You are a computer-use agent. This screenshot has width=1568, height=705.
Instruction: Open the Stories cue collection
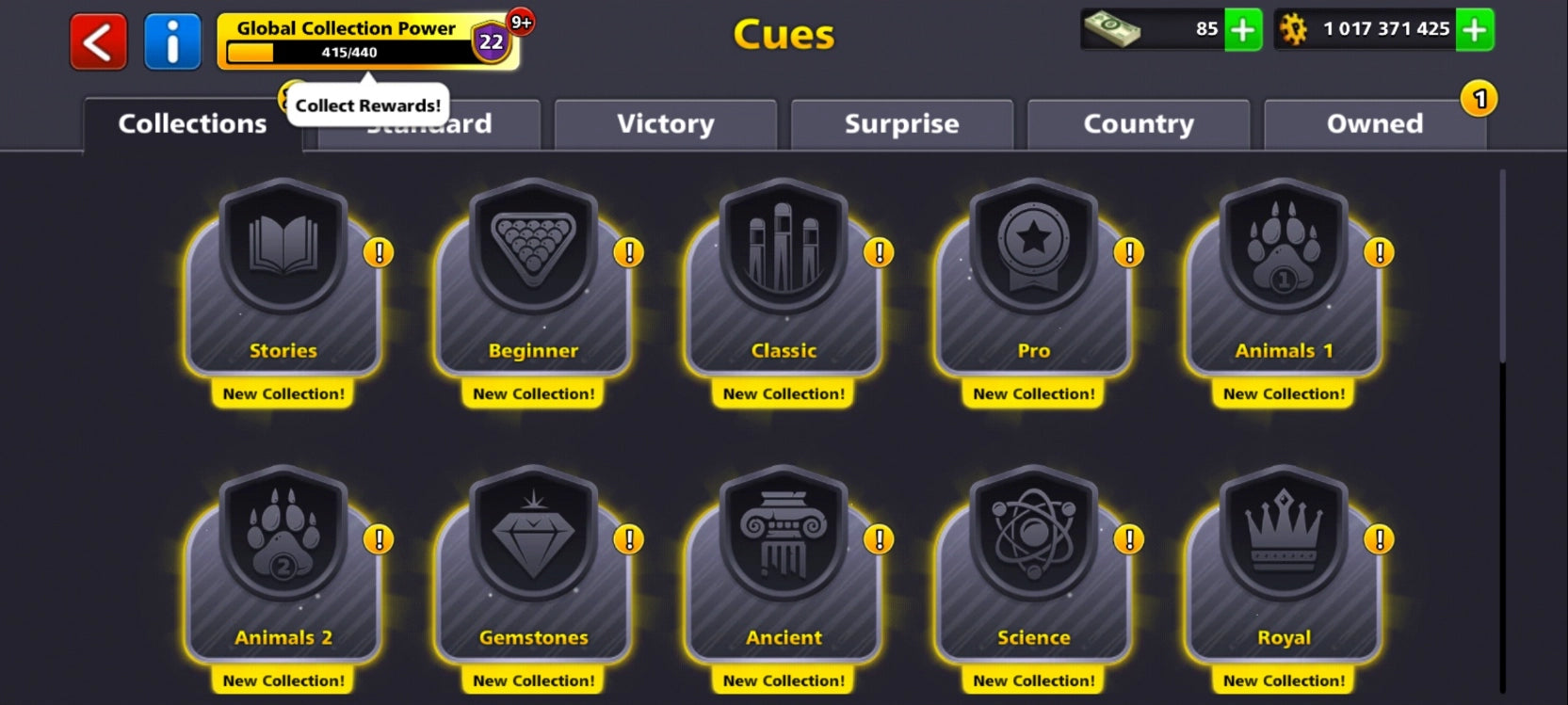click(x=282, y=282)
